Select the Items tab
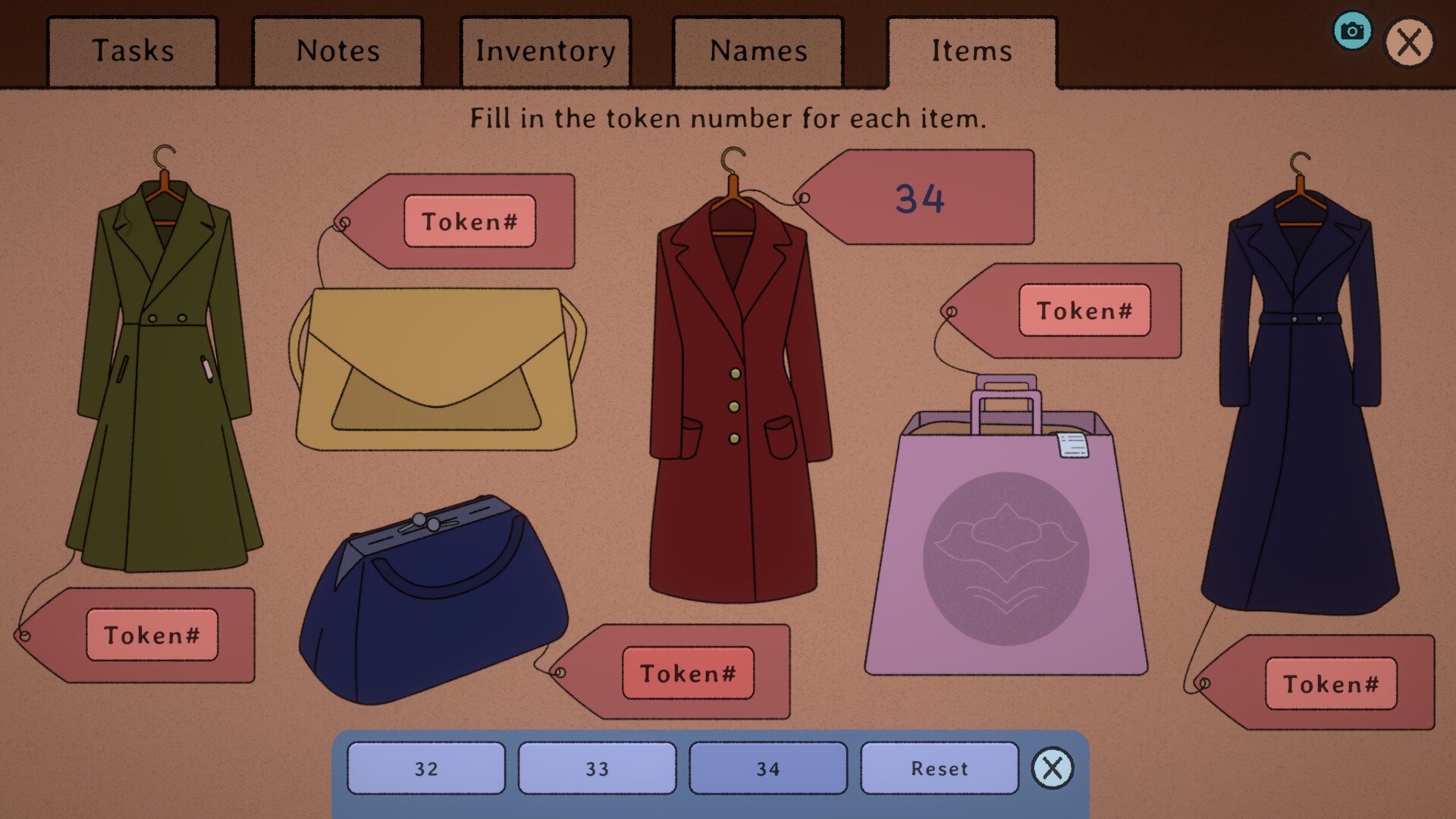The height and width of the screenshot is (819, 1456). [x=971, y=52]
